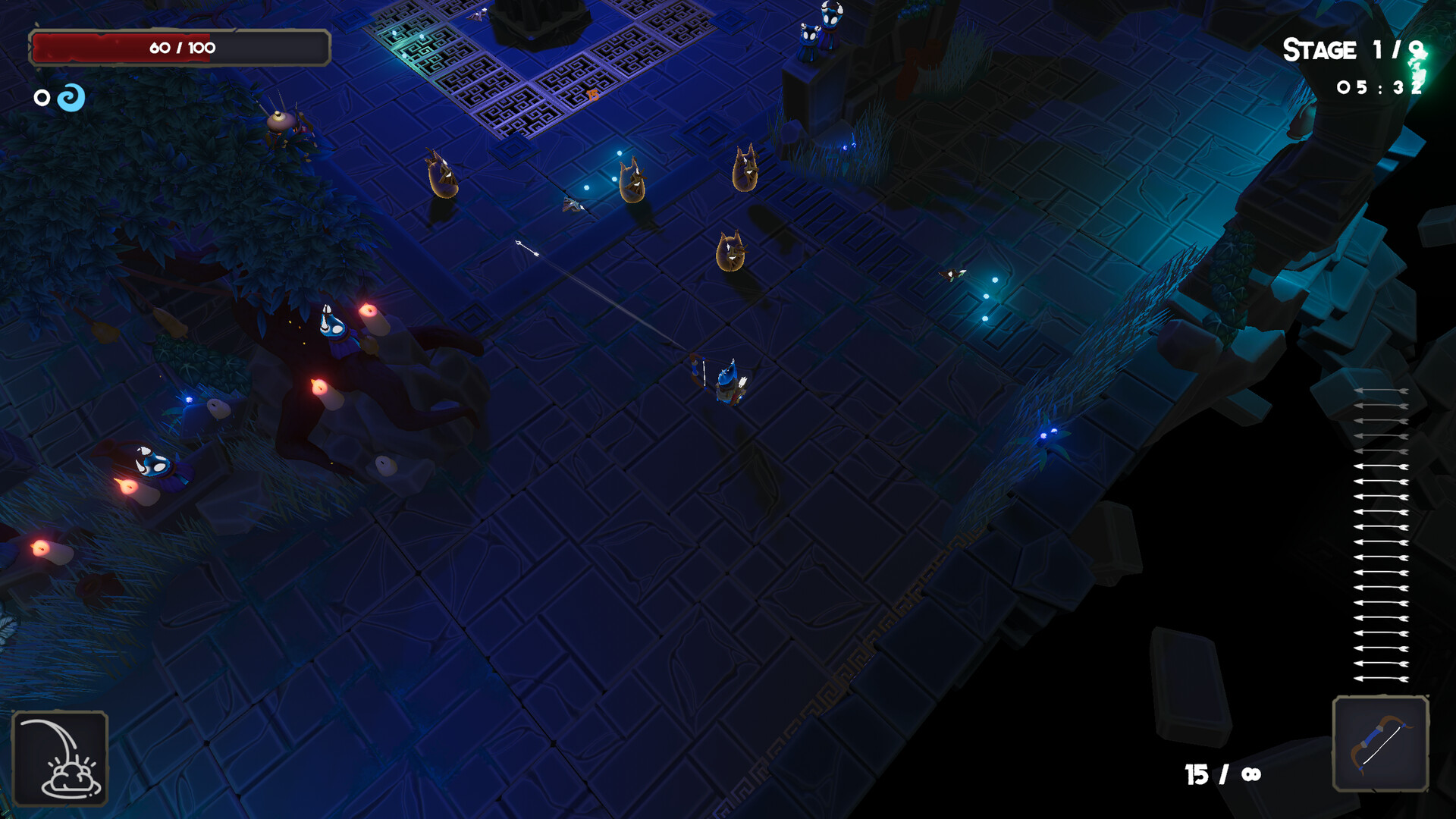The image size is (1456, 819).
Task: Select the Stage 1/9 header label
Action: click(x=1354, y=50)
